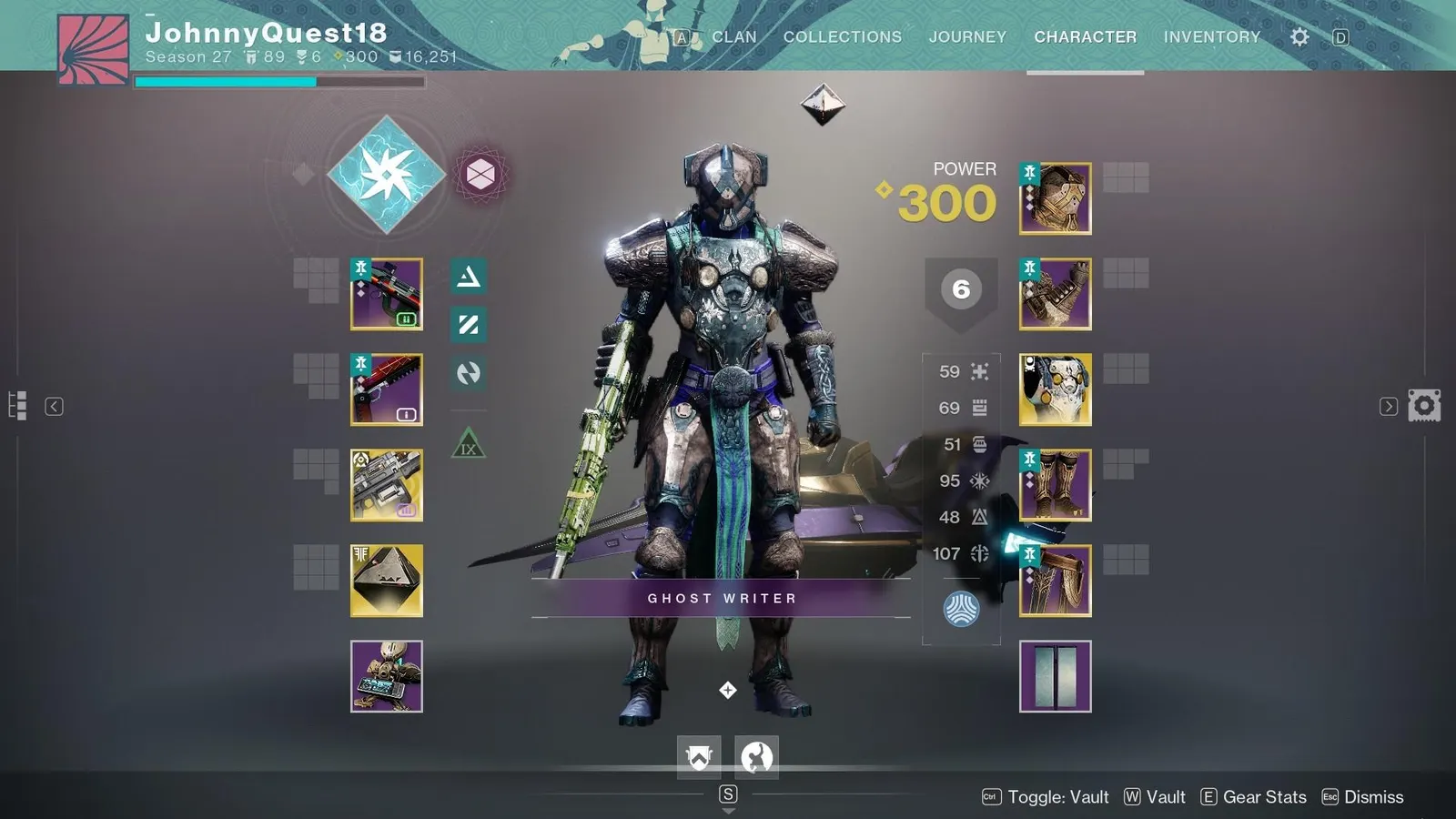
Task: Click the sparrow summon icon at bottom center
Action: coord(756,756)
